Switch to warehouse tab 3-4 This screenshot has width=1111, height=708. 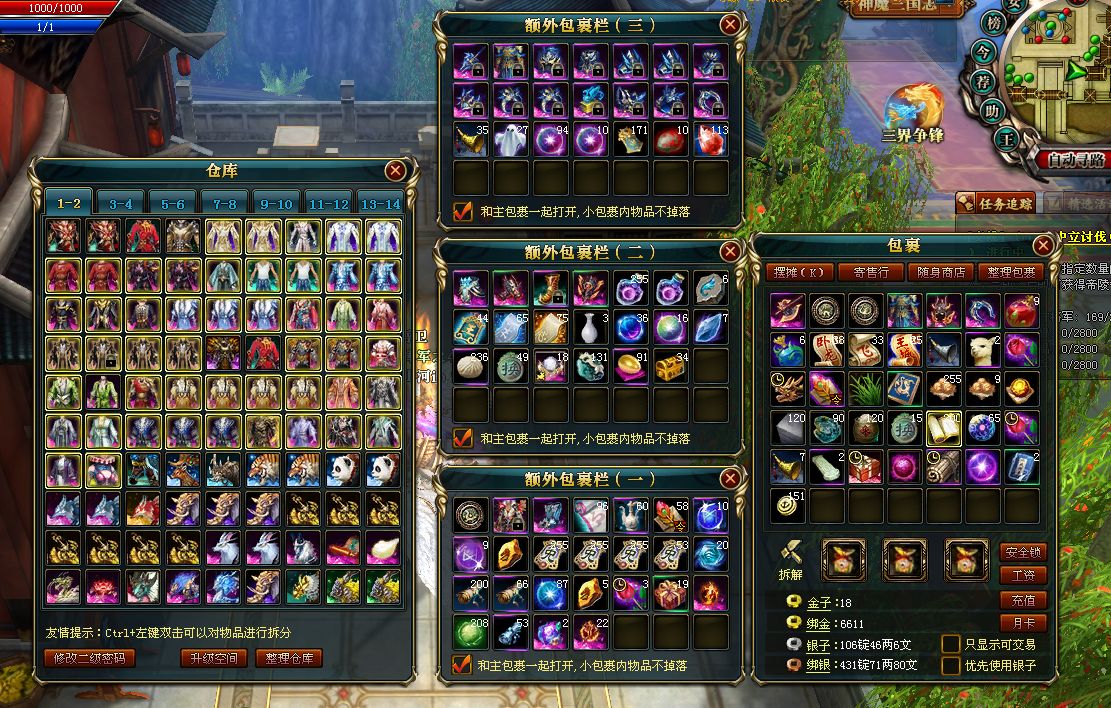pos(121,204)
